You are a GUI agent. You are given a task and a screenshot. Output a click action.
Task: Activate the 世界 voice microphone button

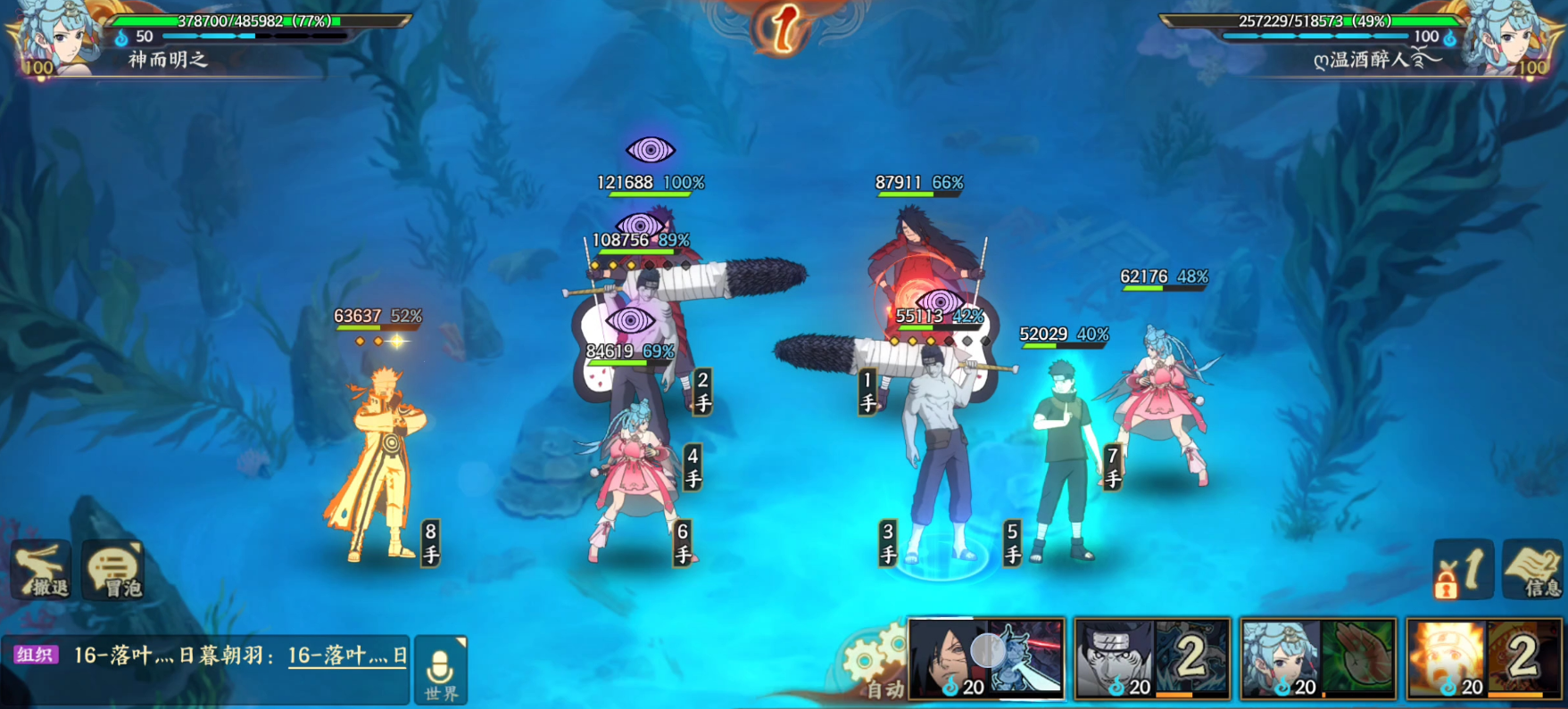[441, 671]
